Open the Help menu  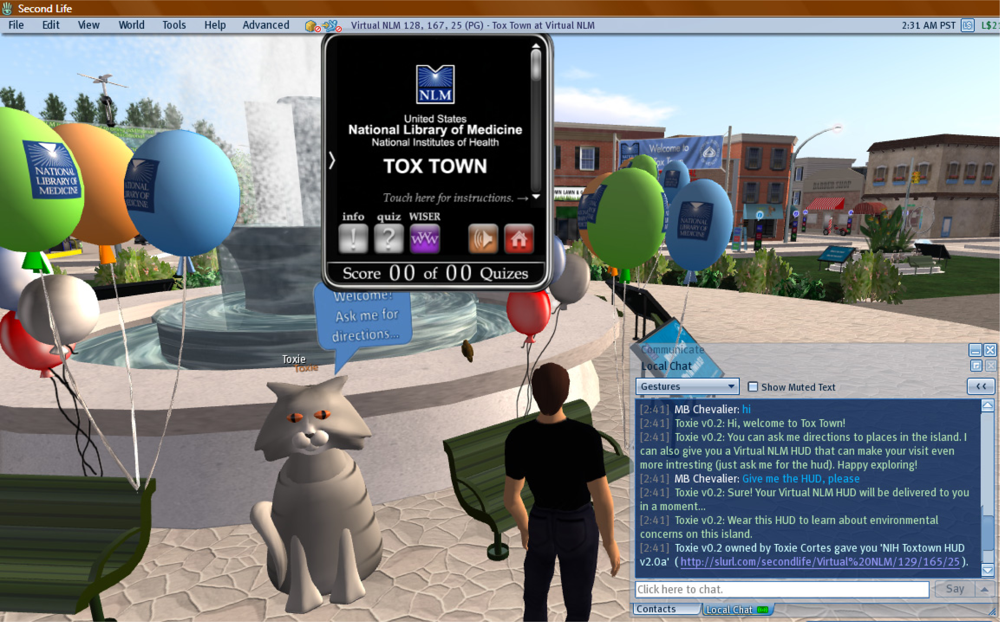click(x=215, y=25)
